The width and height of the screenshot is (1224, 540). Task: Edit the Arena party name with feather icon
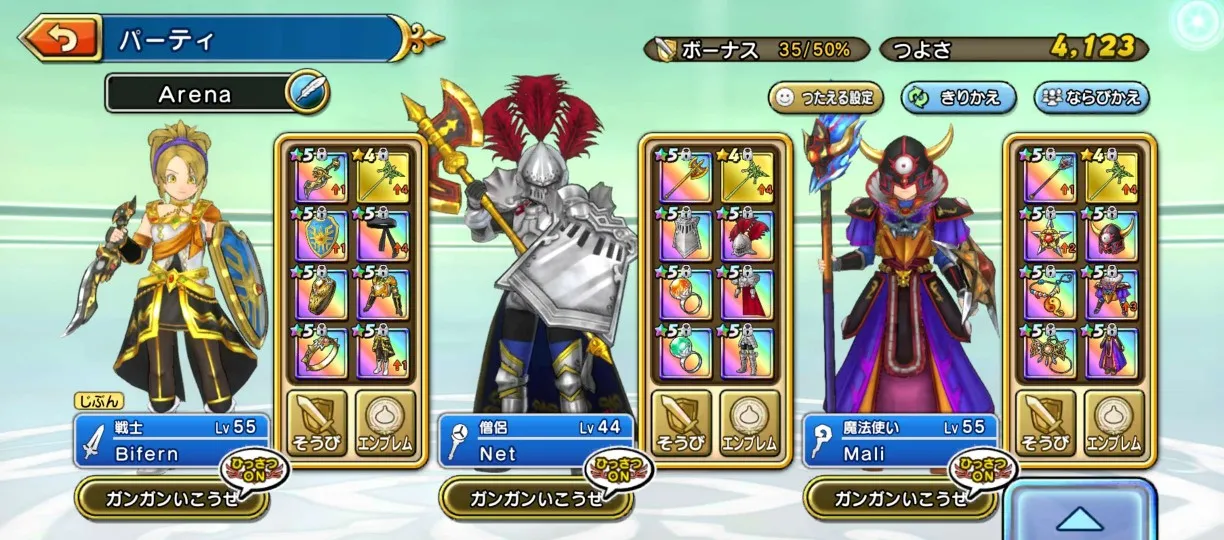pos(307,94)
